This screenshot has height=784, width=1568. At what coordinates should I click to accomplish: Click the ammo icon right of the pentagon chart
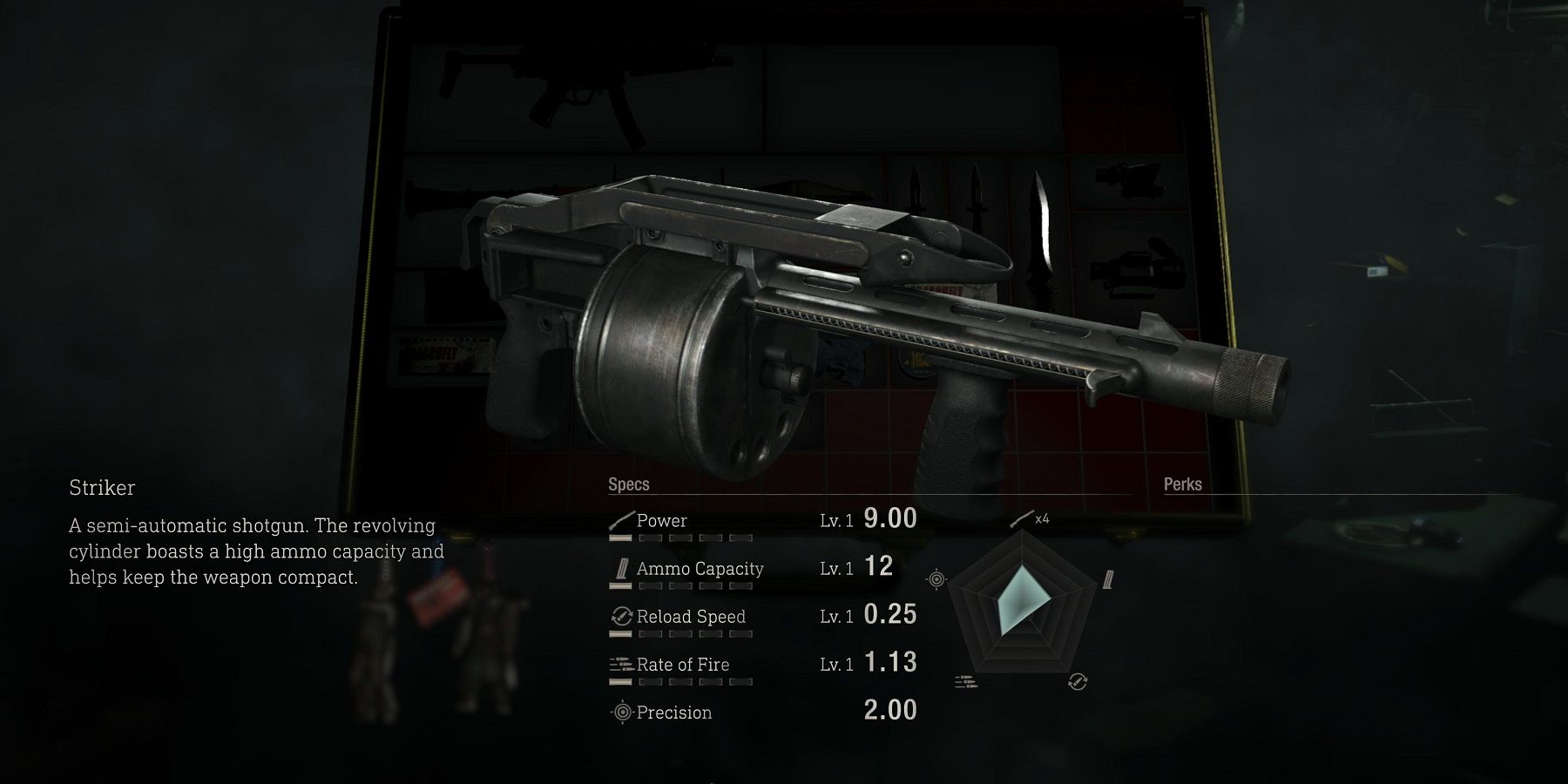pos(1109,577)
